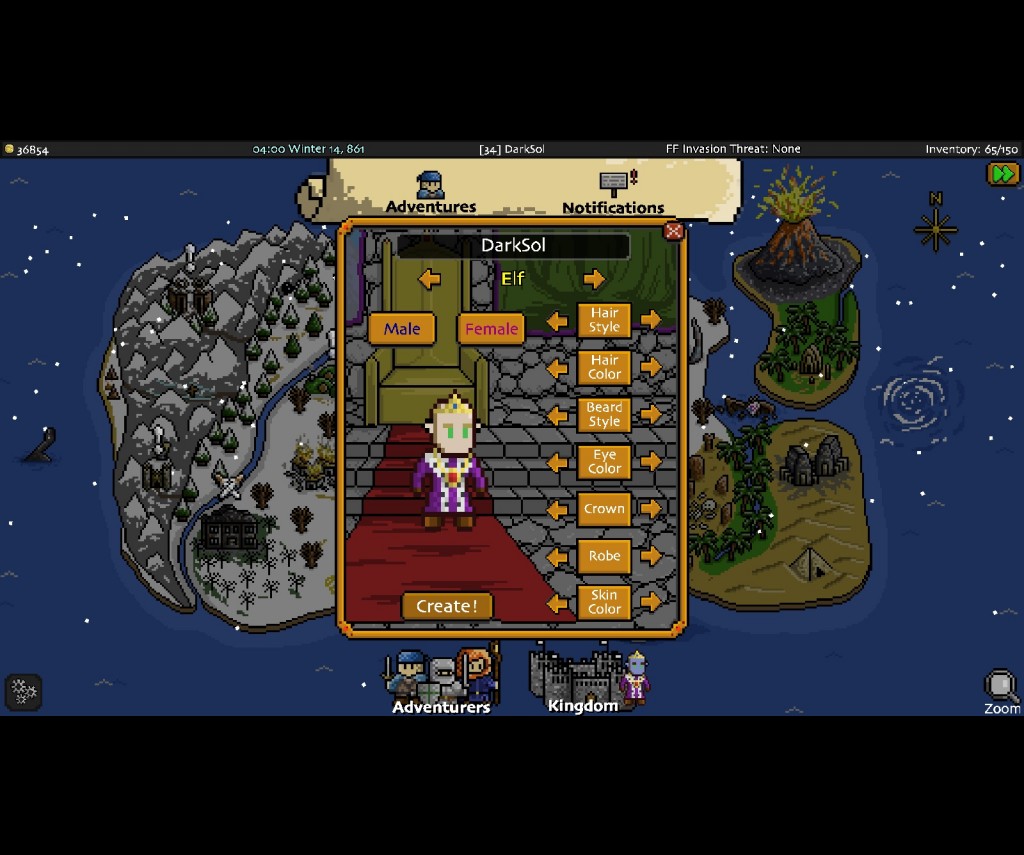Open the Adventures tab
This screenshot has height=855, width=1024.
431,193
